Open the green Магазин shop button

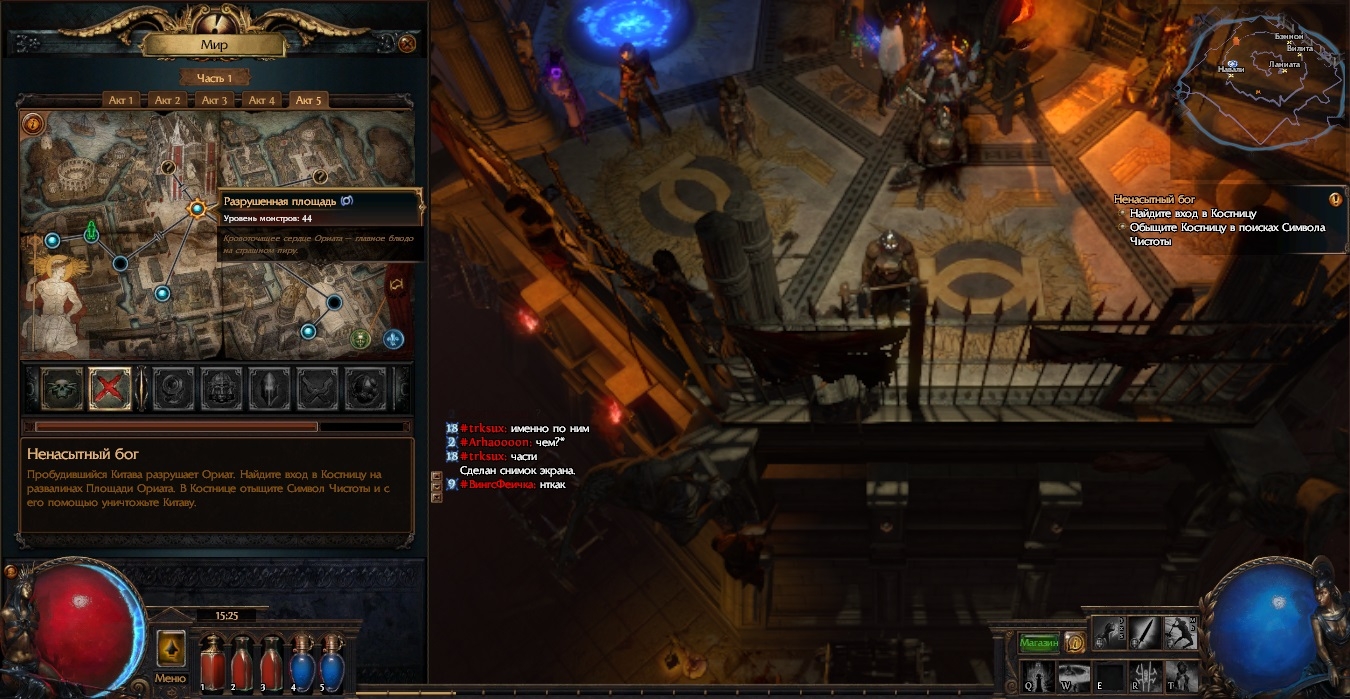click(1039, 643)
